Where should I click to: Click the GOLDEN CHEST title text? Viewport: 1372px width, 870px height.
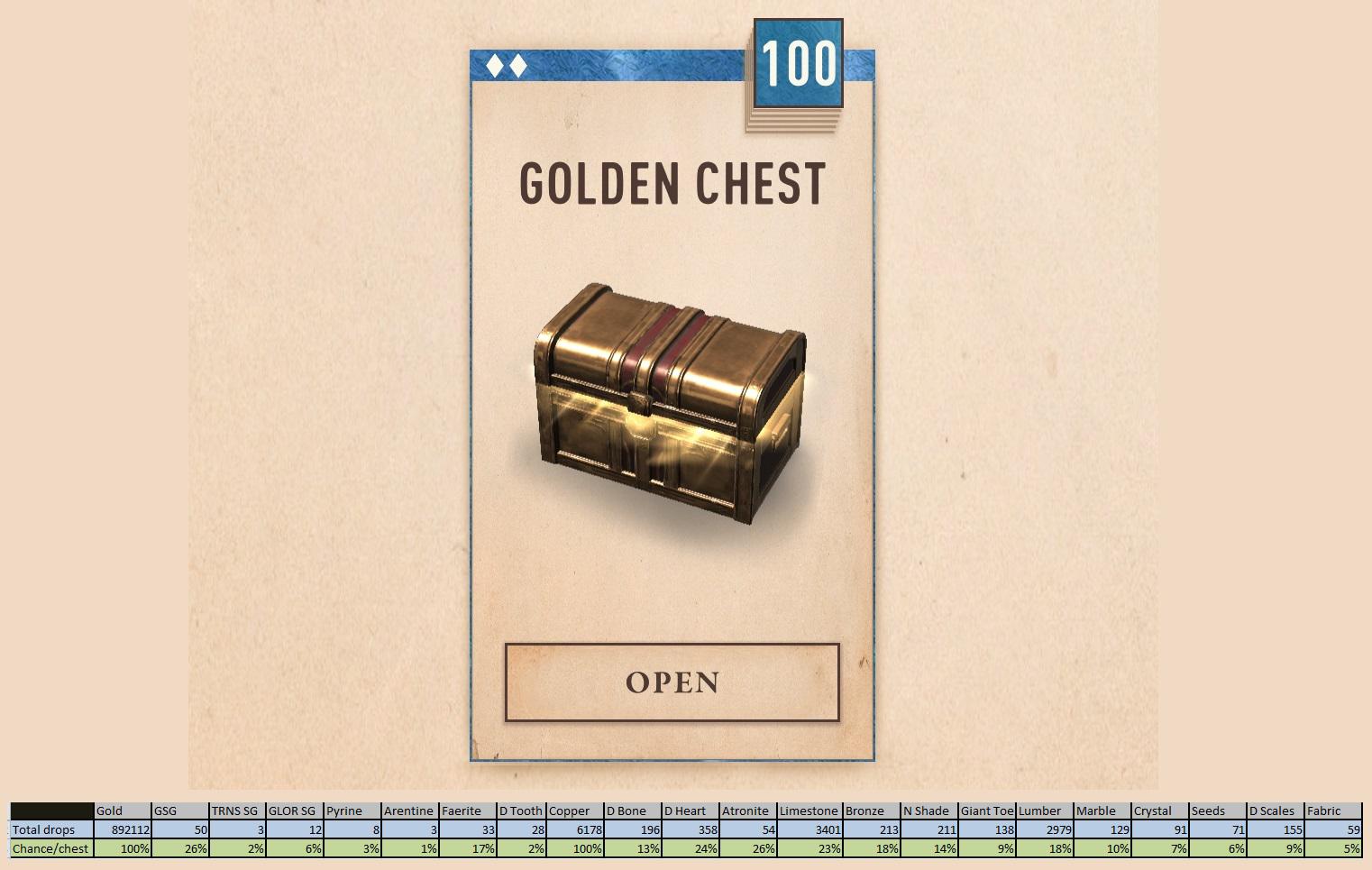pos(672,183)
